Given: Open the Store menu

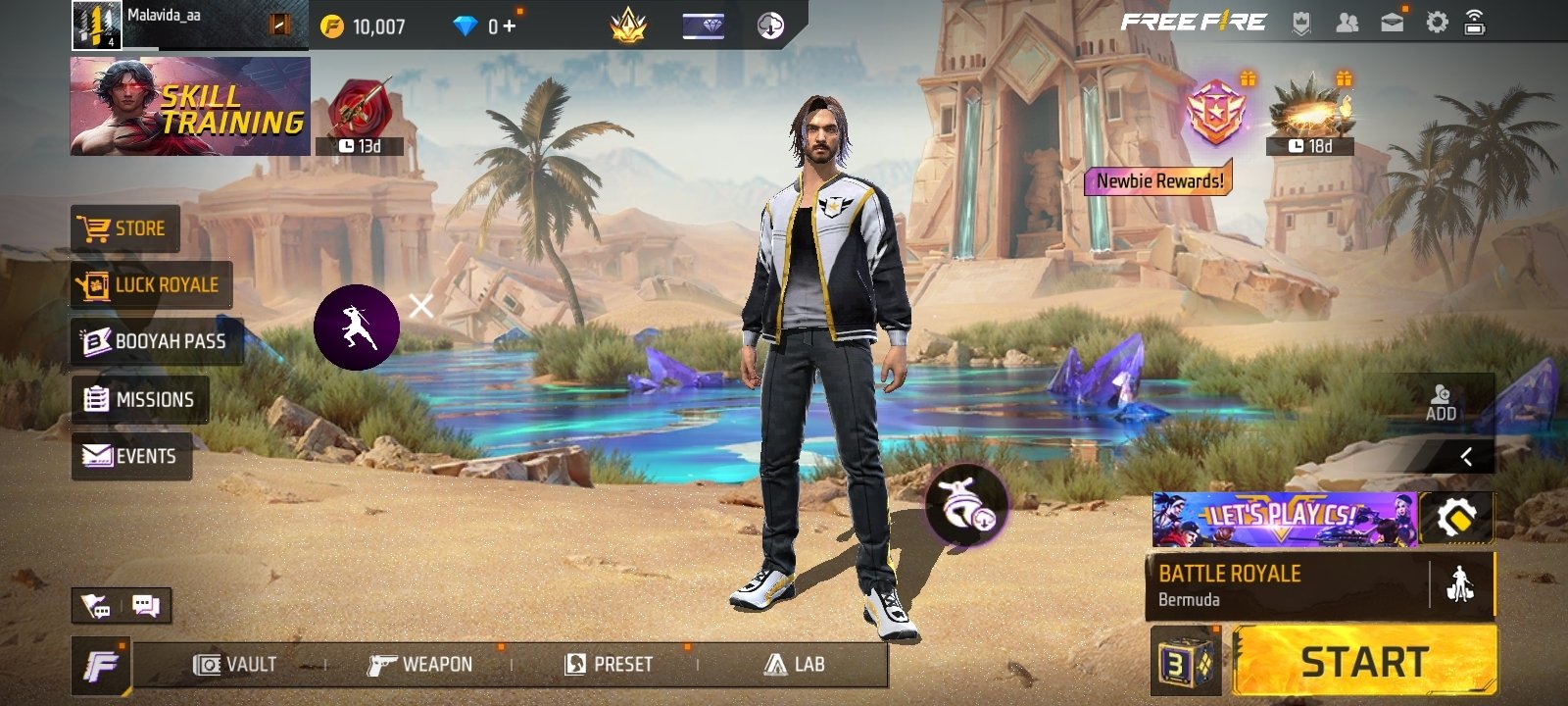Looking at the screenshot, I should pyautogui.click(x=125, y=229).
